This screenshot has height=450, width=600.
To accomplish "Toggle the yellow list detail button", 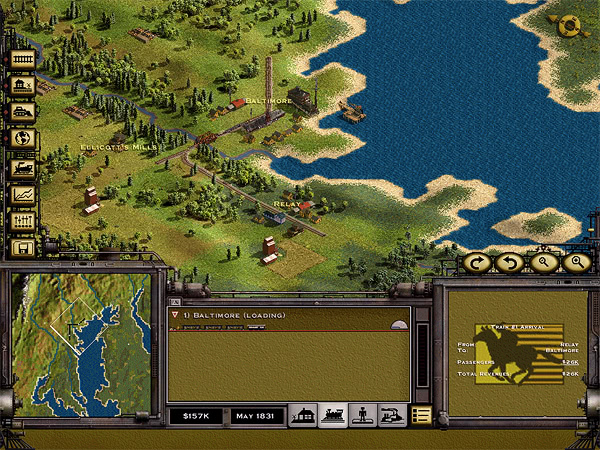I will (x=421, y=415).
